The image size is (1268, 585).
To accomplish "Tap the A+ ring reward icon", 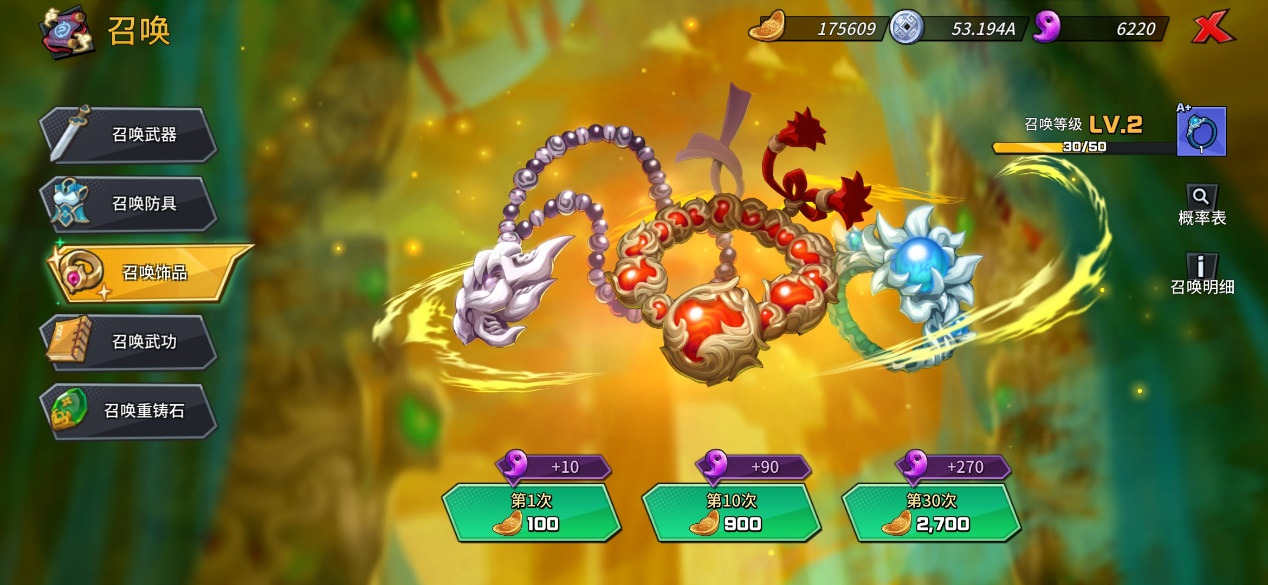I will tap(1201, 132).
